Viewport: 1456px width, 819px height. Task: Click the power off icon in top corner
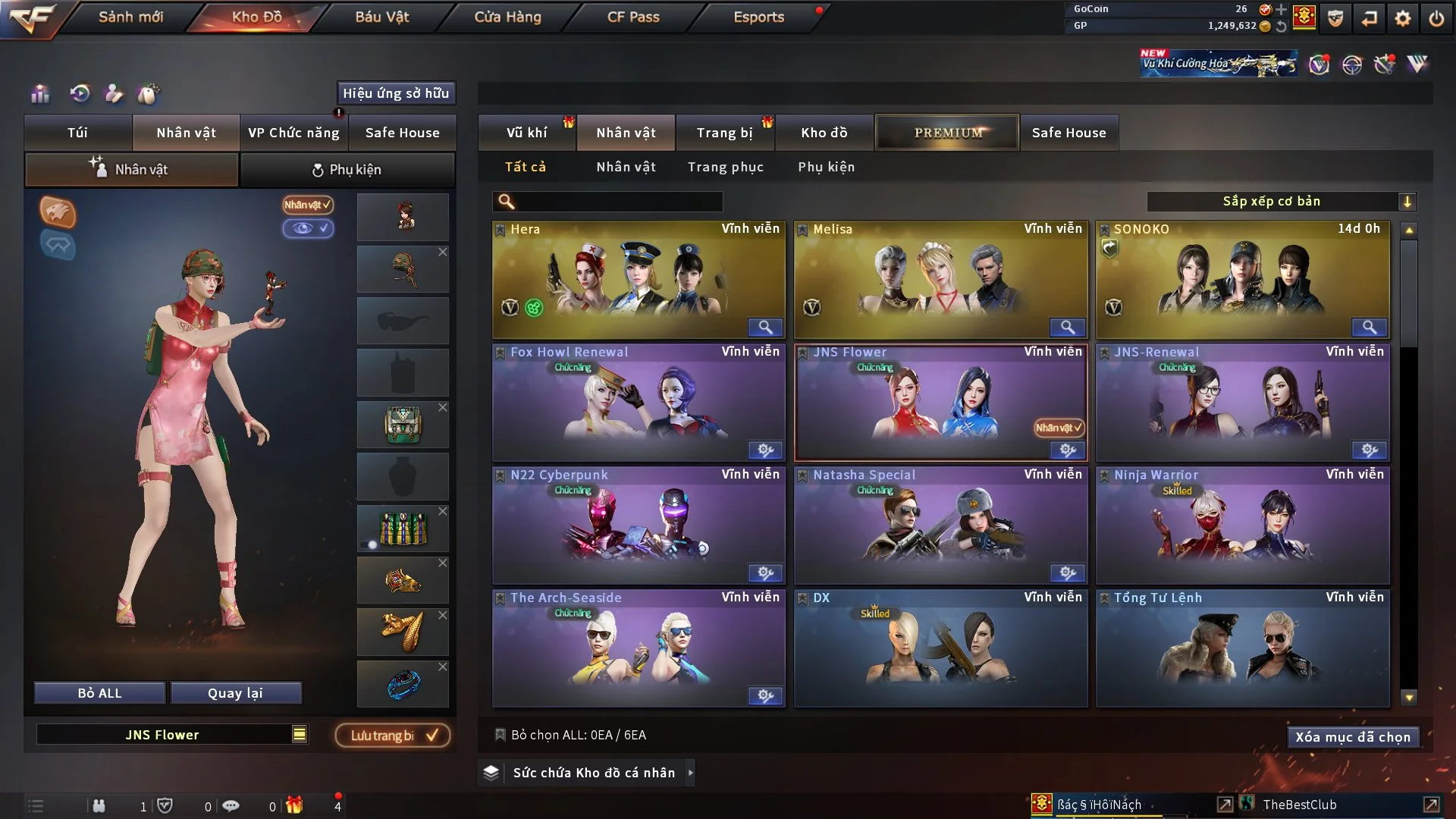tap(1436, 18)
